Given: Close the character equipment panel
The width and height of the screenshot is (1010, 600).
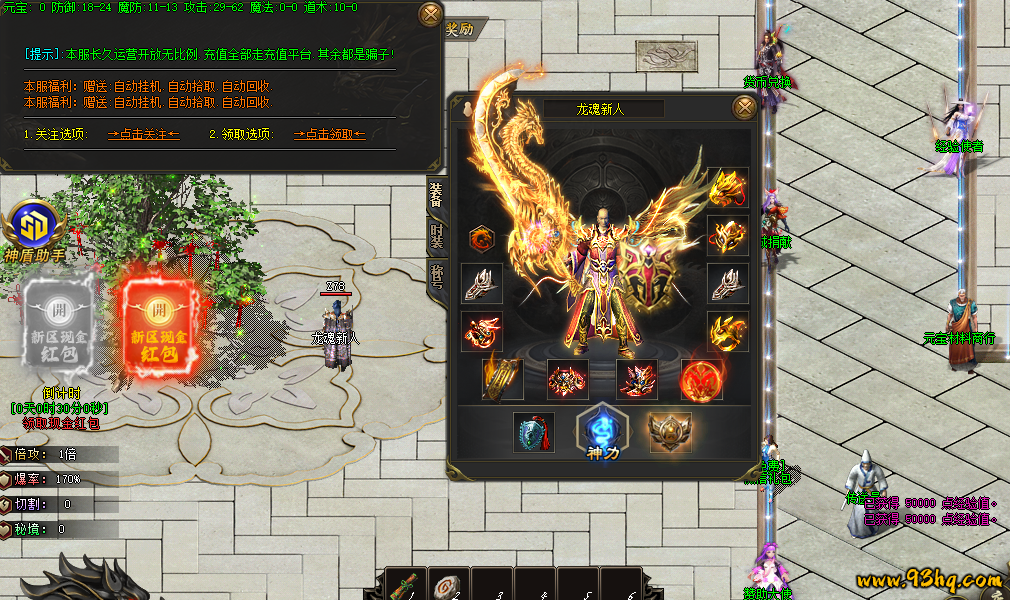Looking at the screenshot, I should (x=744, y=107).
